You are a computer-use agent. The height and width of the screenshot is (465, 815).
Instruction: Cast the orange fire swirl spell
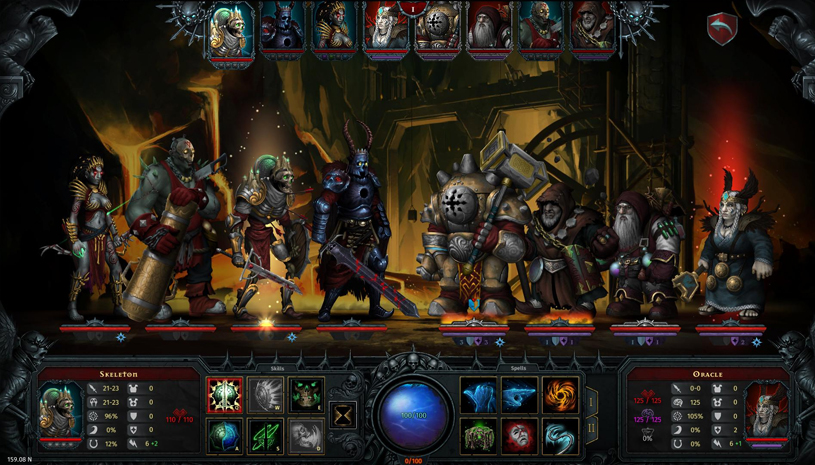(x=560, y=395)
